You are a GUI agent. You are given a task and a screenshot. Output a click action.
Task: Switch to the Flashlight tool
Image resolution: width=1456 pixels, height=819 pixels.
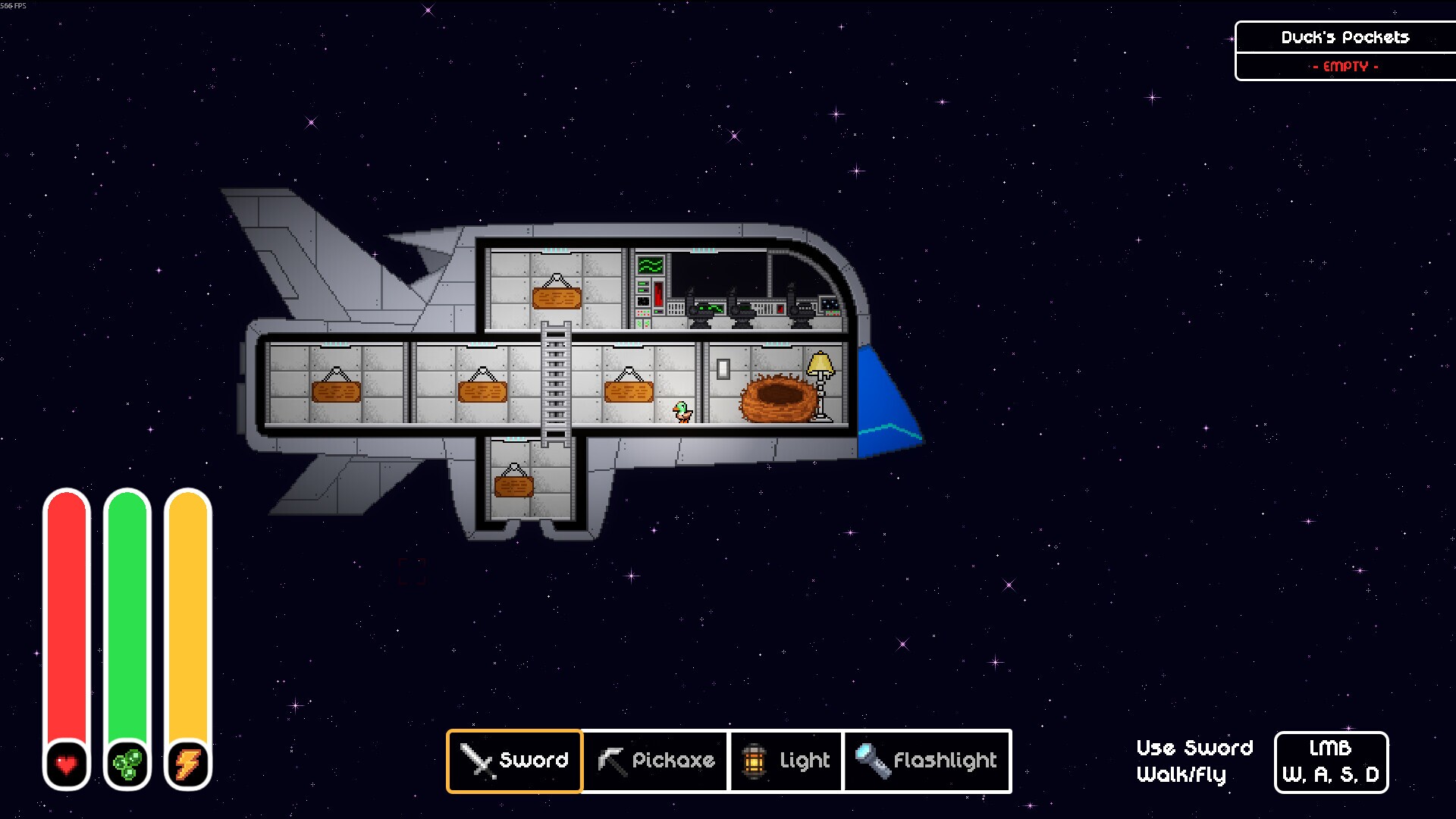click(927, 761)
